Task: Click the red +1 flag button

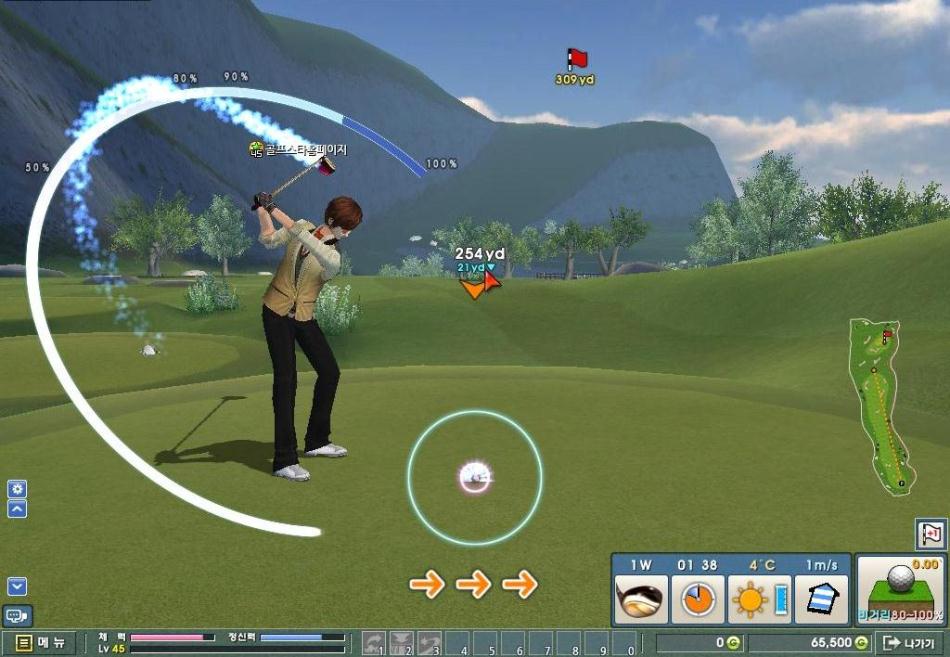Action: pos(930,535)
